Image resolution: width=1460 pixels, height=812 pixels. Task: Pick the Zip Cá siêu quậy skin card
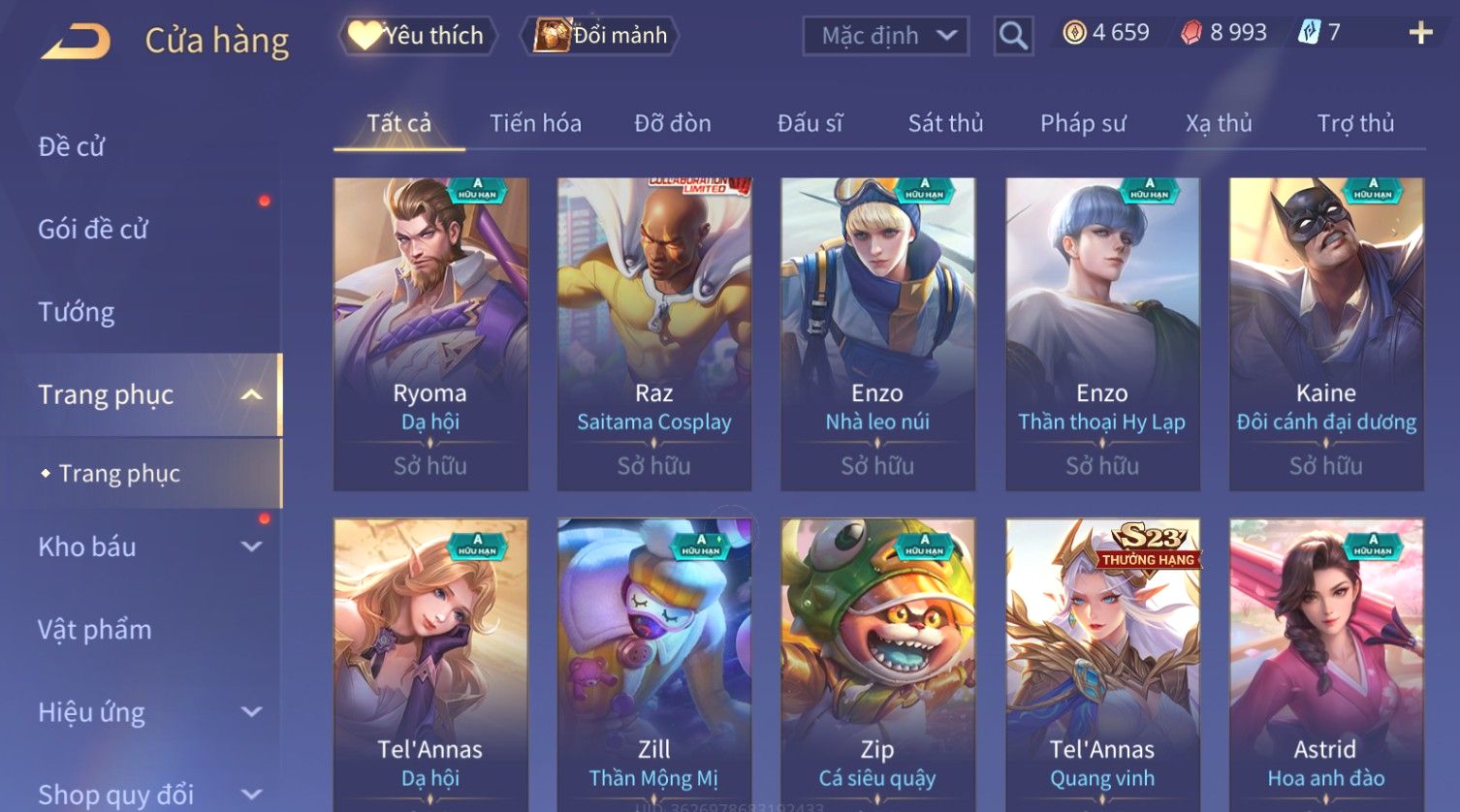tap(877, 664)
